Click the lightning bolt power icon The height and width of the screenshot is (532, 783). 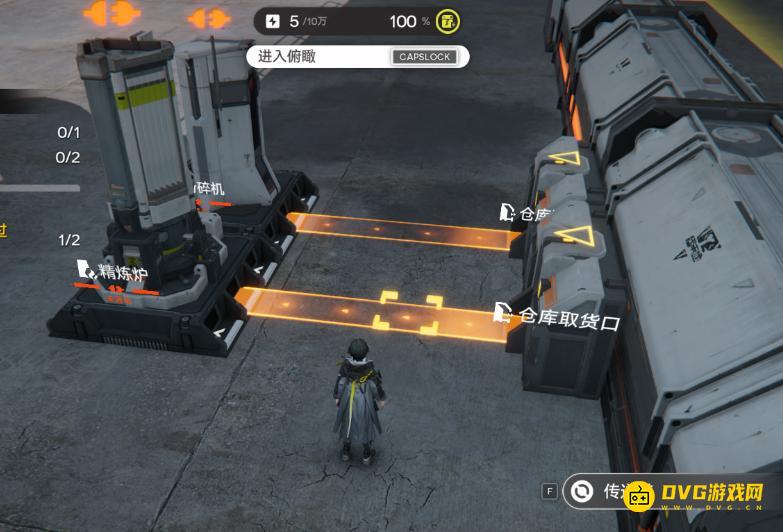coord(273,21)
